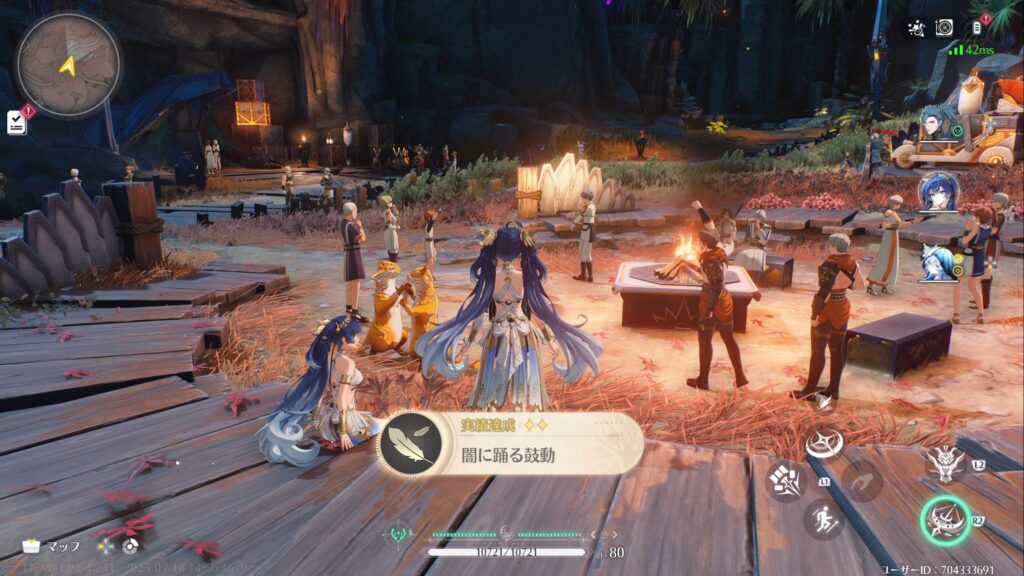Viewport: 1024px width, 576px height.
Task: Click the wheel icon beside the map label
Action: [129, 547]
